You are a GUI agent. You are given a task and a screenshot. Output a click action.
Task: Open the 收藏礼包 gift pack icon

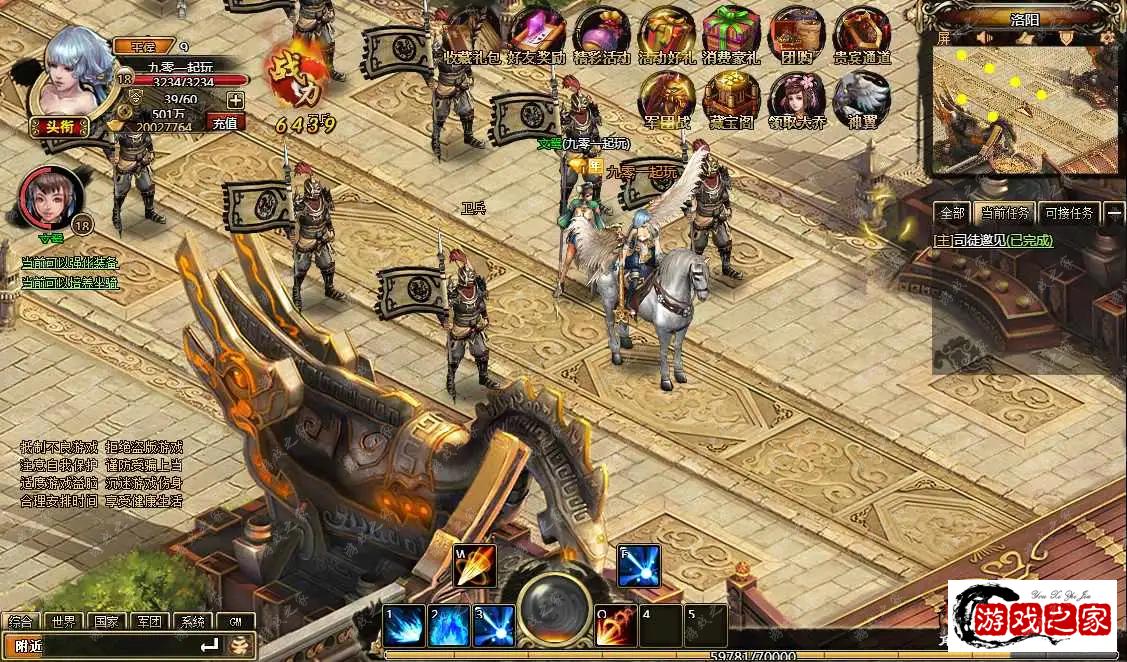471,34
